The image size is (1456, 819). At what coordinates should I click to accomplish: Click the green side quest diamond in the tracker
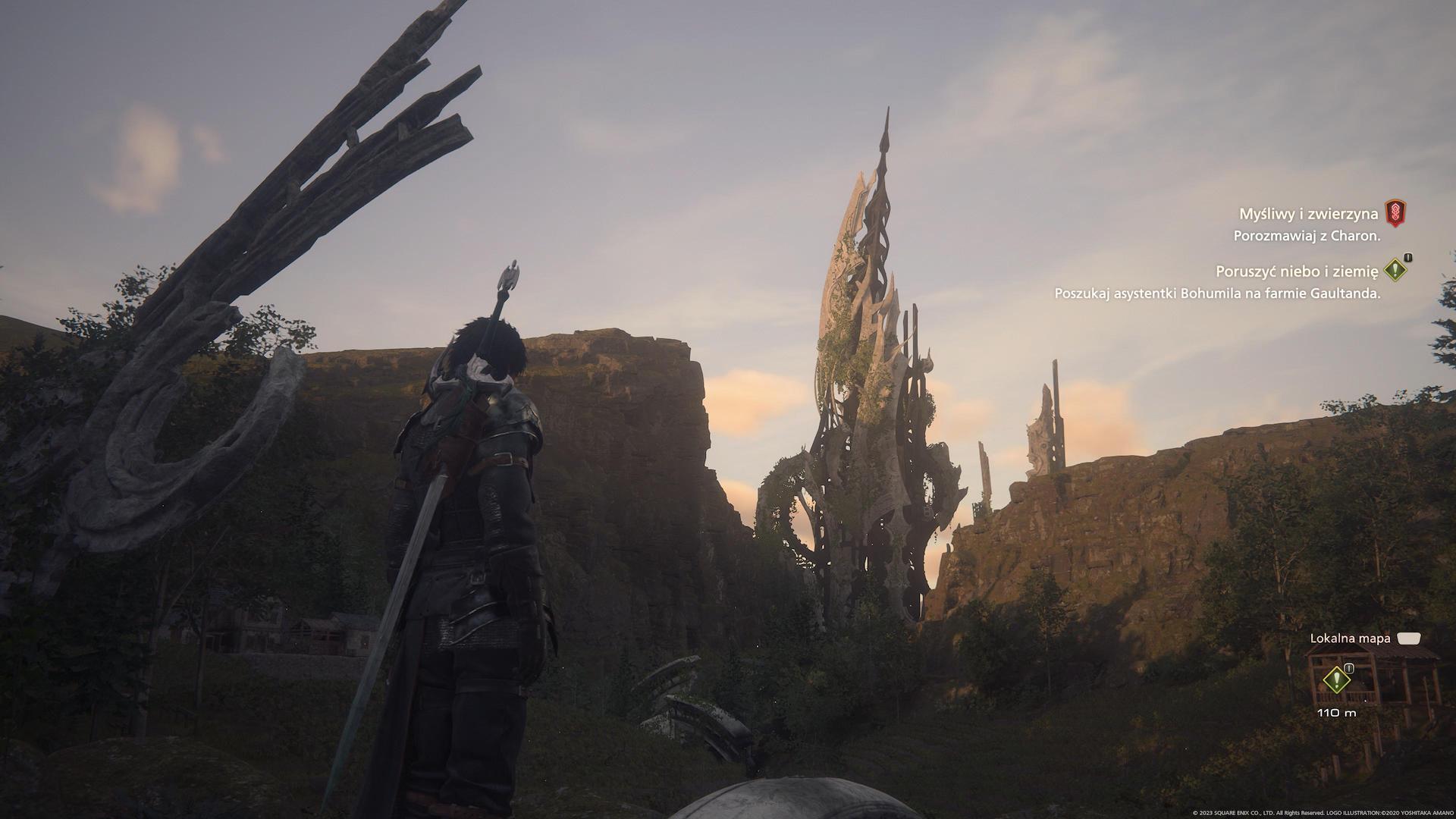[x=1395, y=269]
